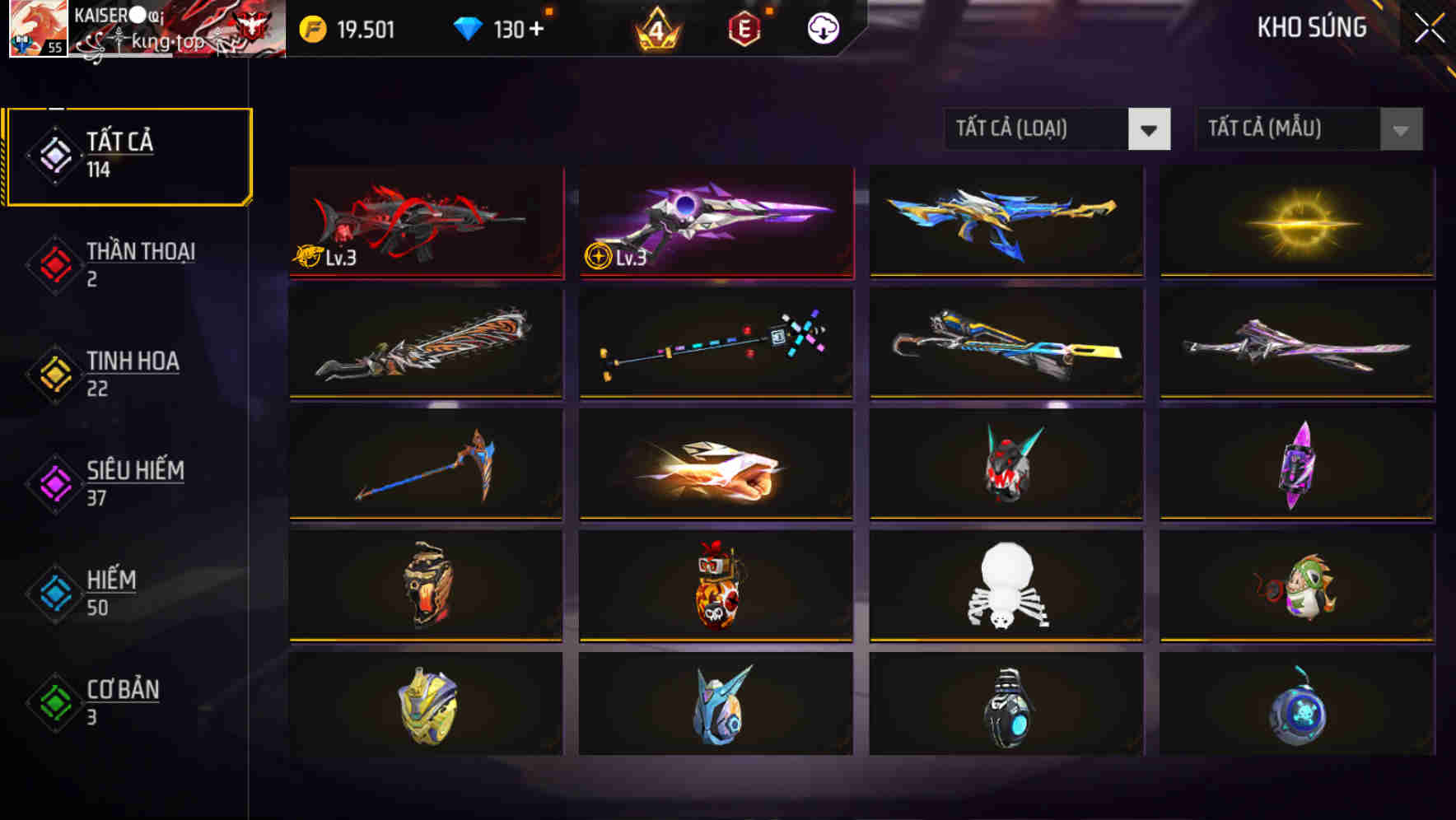Toggle selection of the Lv.3 purple scythe

(715, 222)
